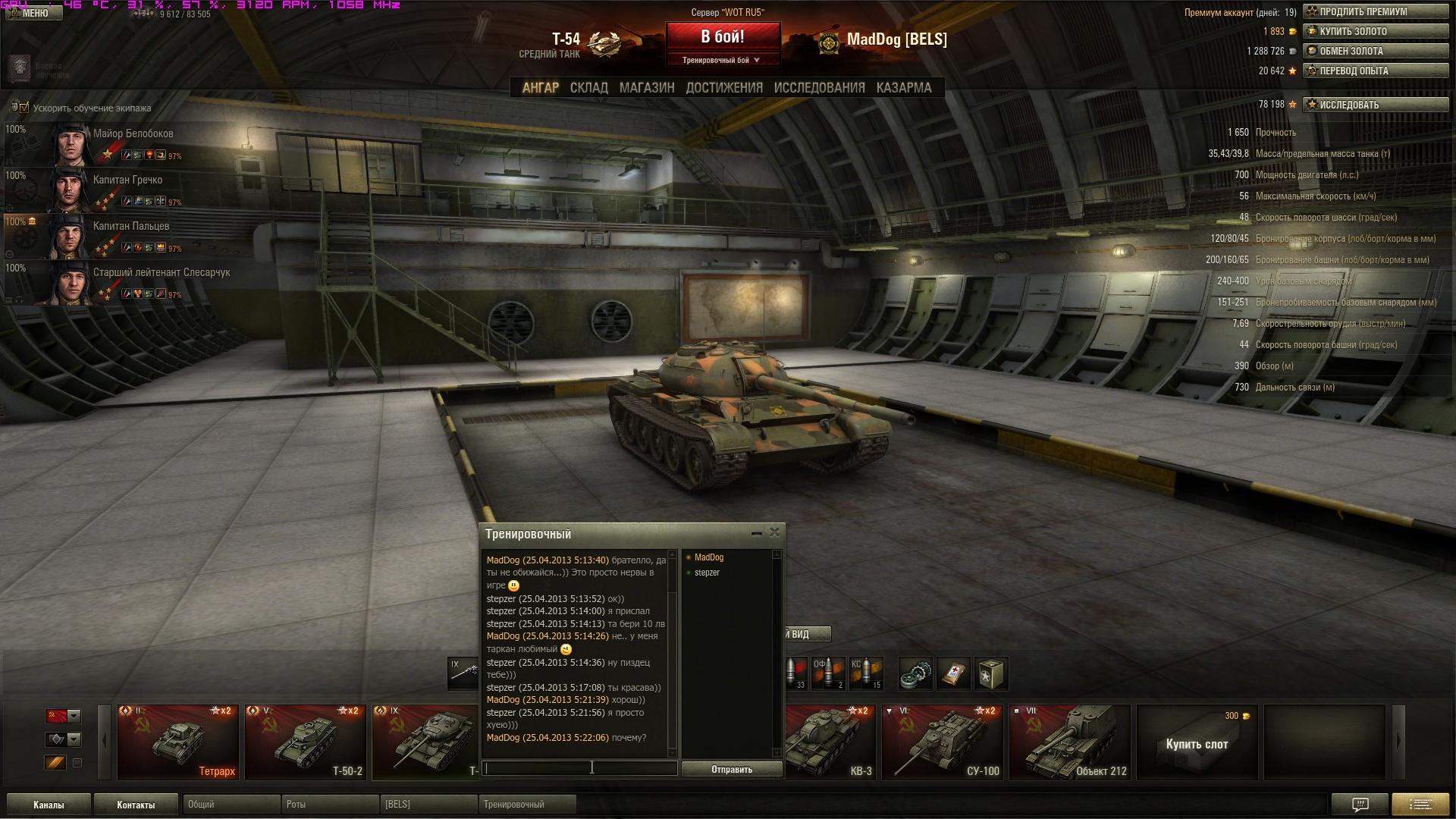Screen dimensions: 1456x819
Task: Switch to the СКЛАД tab
Action: click(x=588, y=88)
